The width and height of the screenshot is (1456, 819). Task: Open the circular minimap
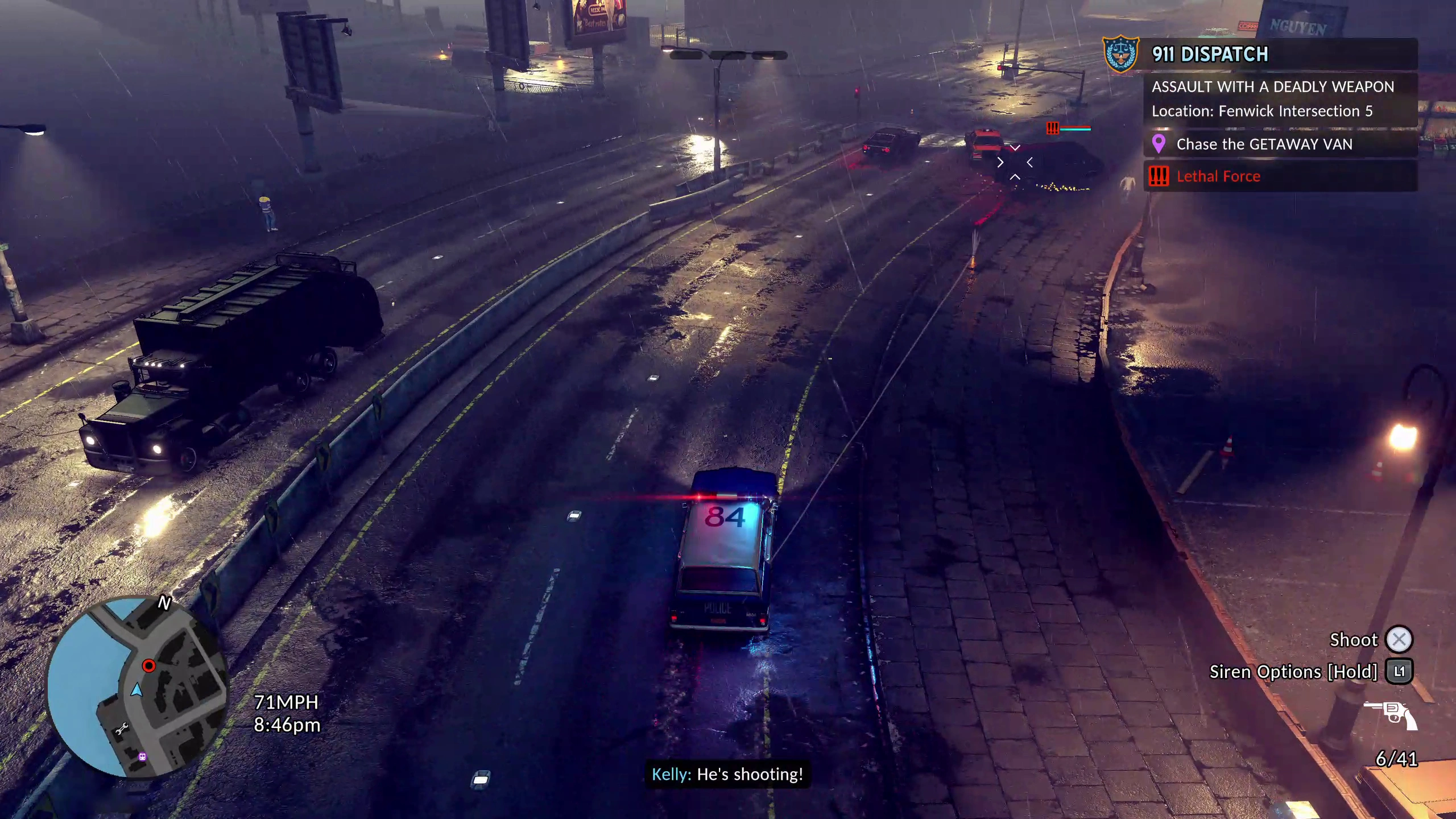point(138,686)
